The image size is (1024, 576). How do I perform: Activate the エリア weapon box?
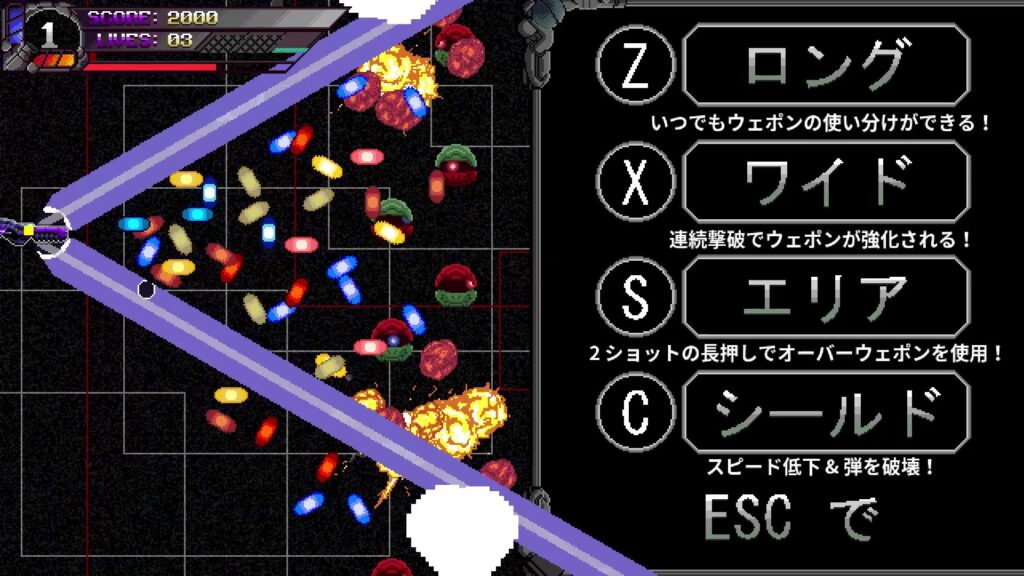tap(825, 297)
